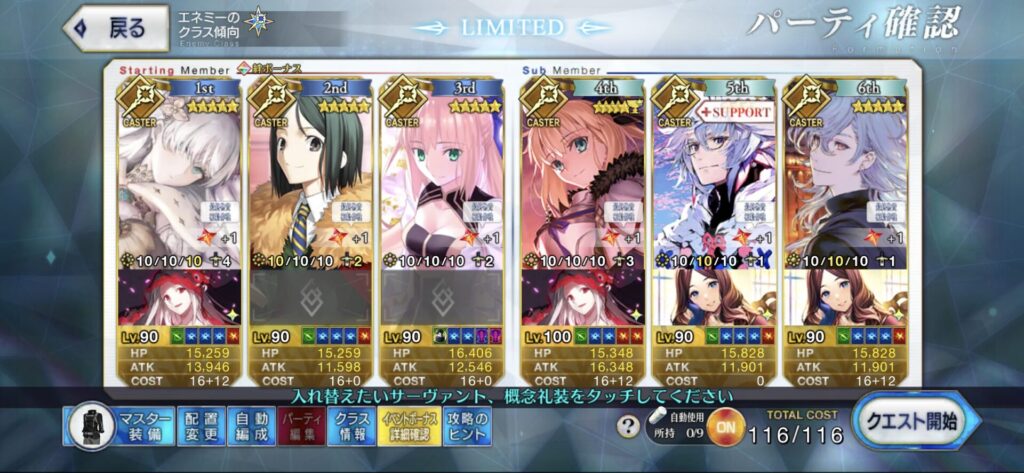
Task: Tap the empty craft essence slot under 2nd servant
Action: [310, 297]
